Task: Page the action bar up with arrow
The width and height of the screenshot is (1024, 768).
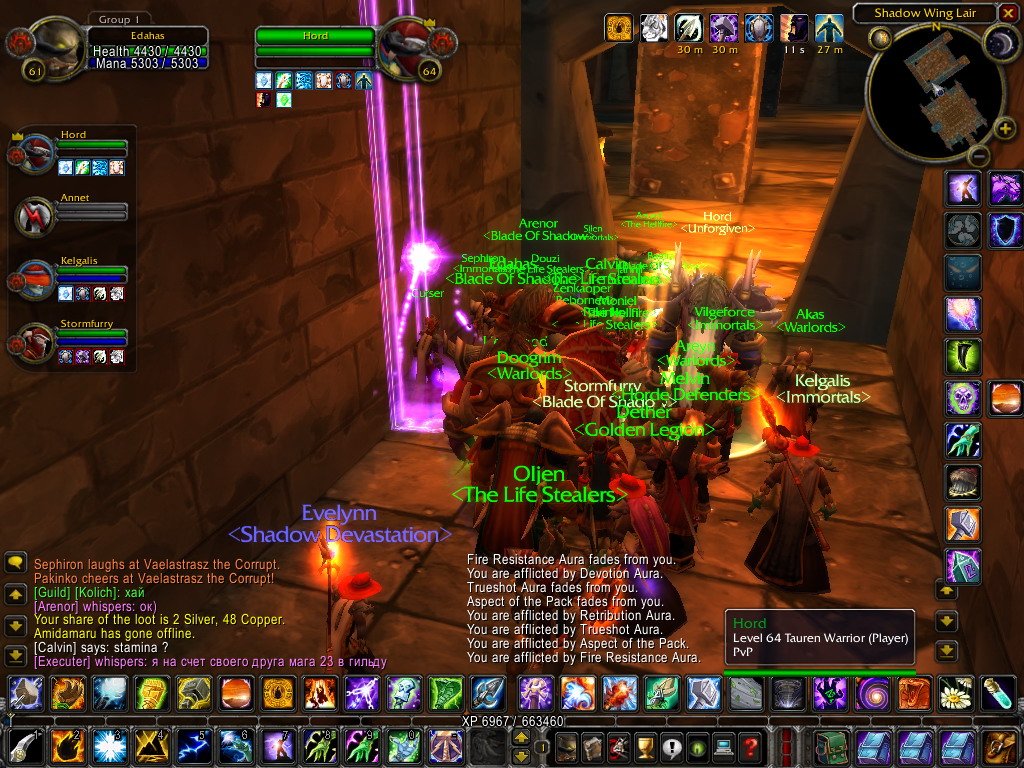Action: [x=521, y=736]
